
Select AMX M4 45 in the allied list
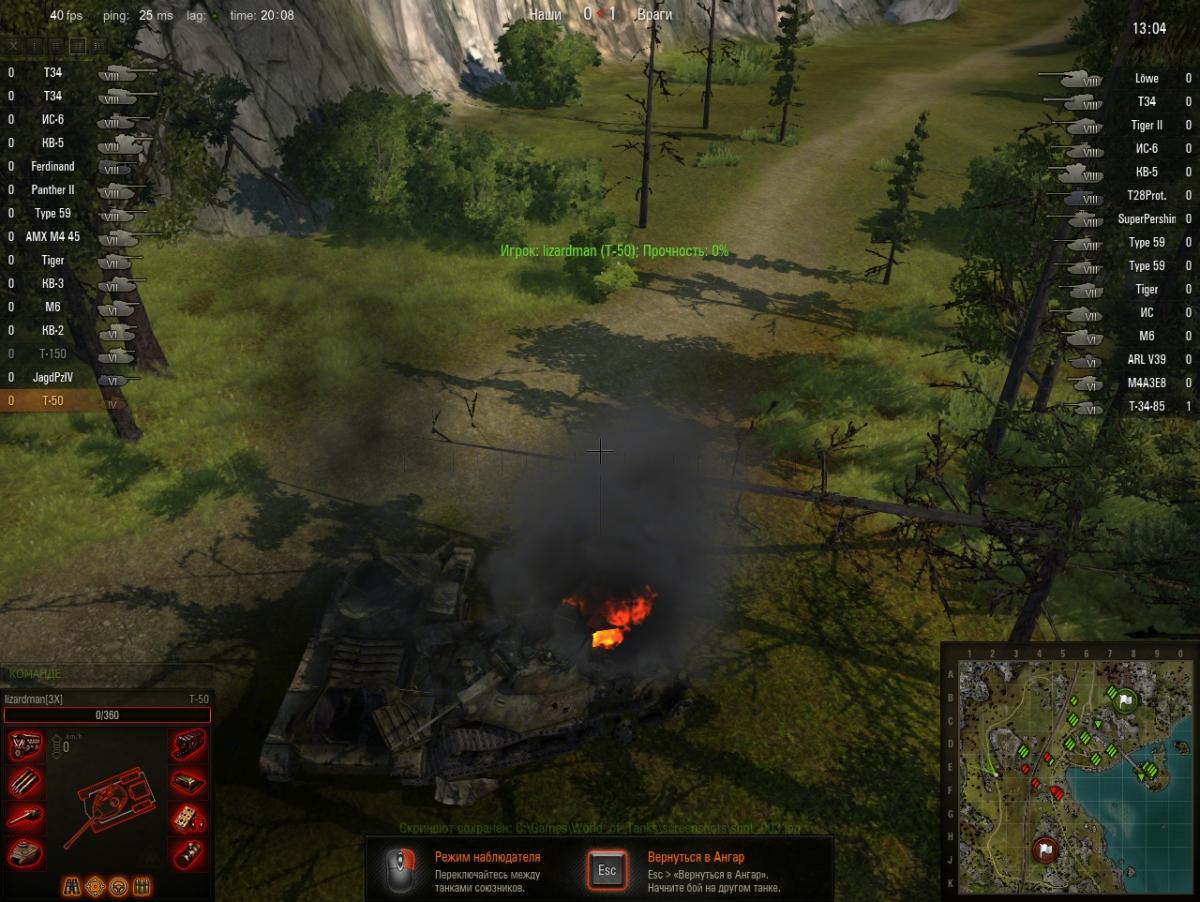point(53,237)
